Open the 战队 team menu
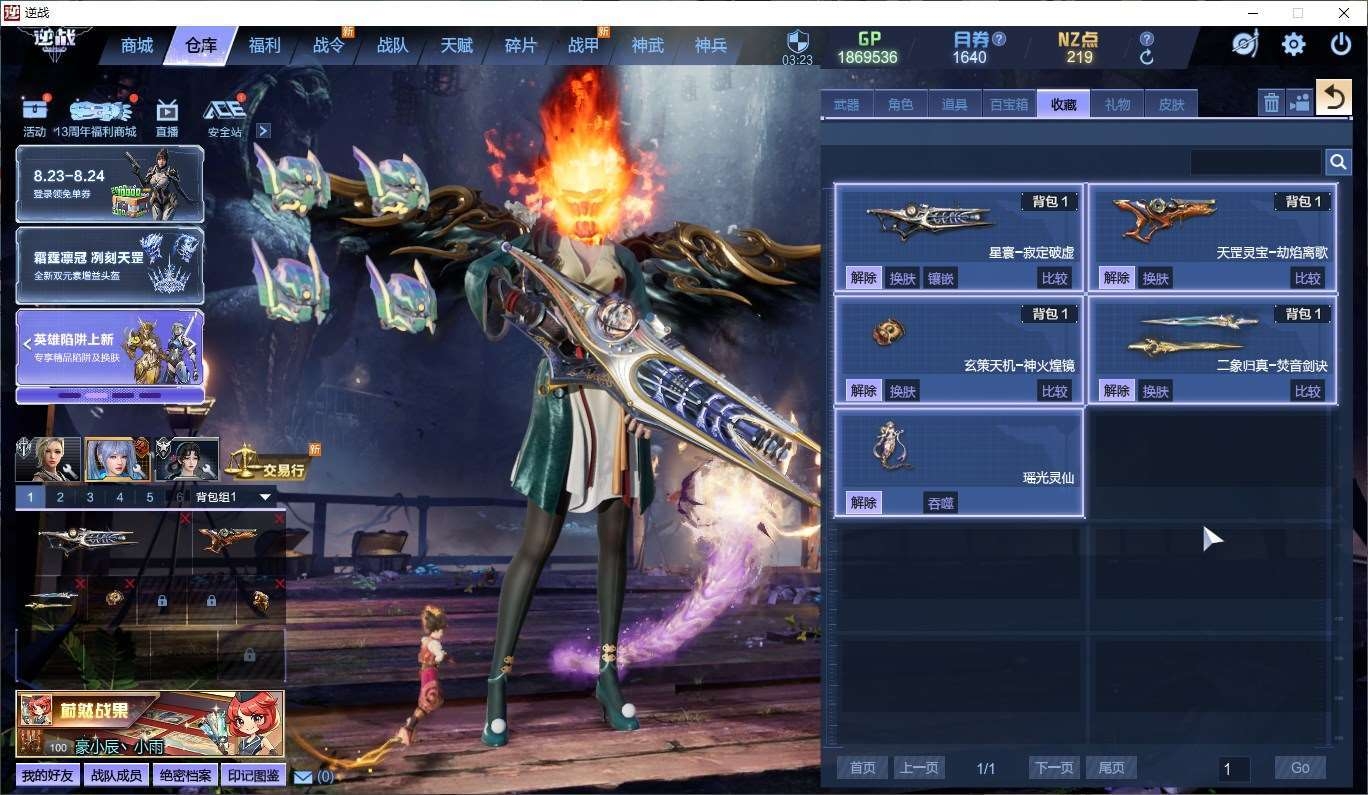The image size is (1368, 795). (392, 46)
